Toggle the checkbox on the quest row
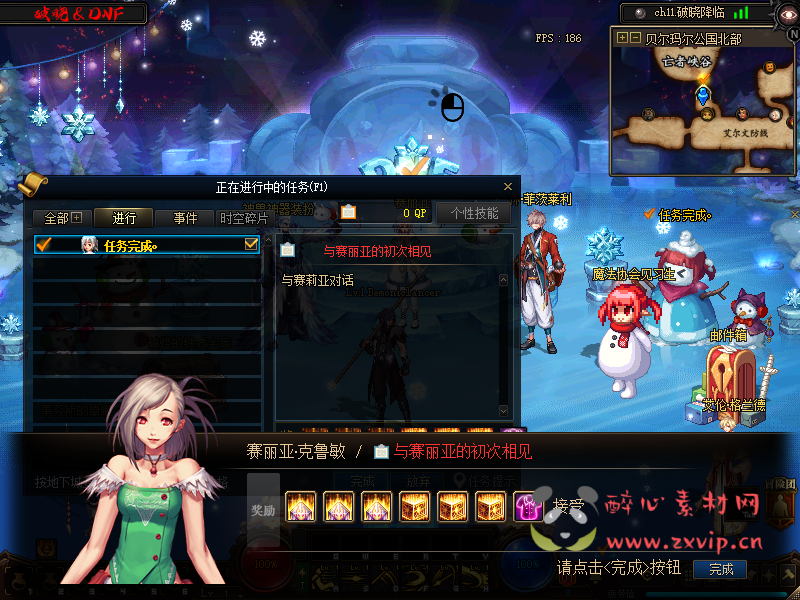Image resolution: width=800 pixels, height=600 pixels. [x=251, y=244]
